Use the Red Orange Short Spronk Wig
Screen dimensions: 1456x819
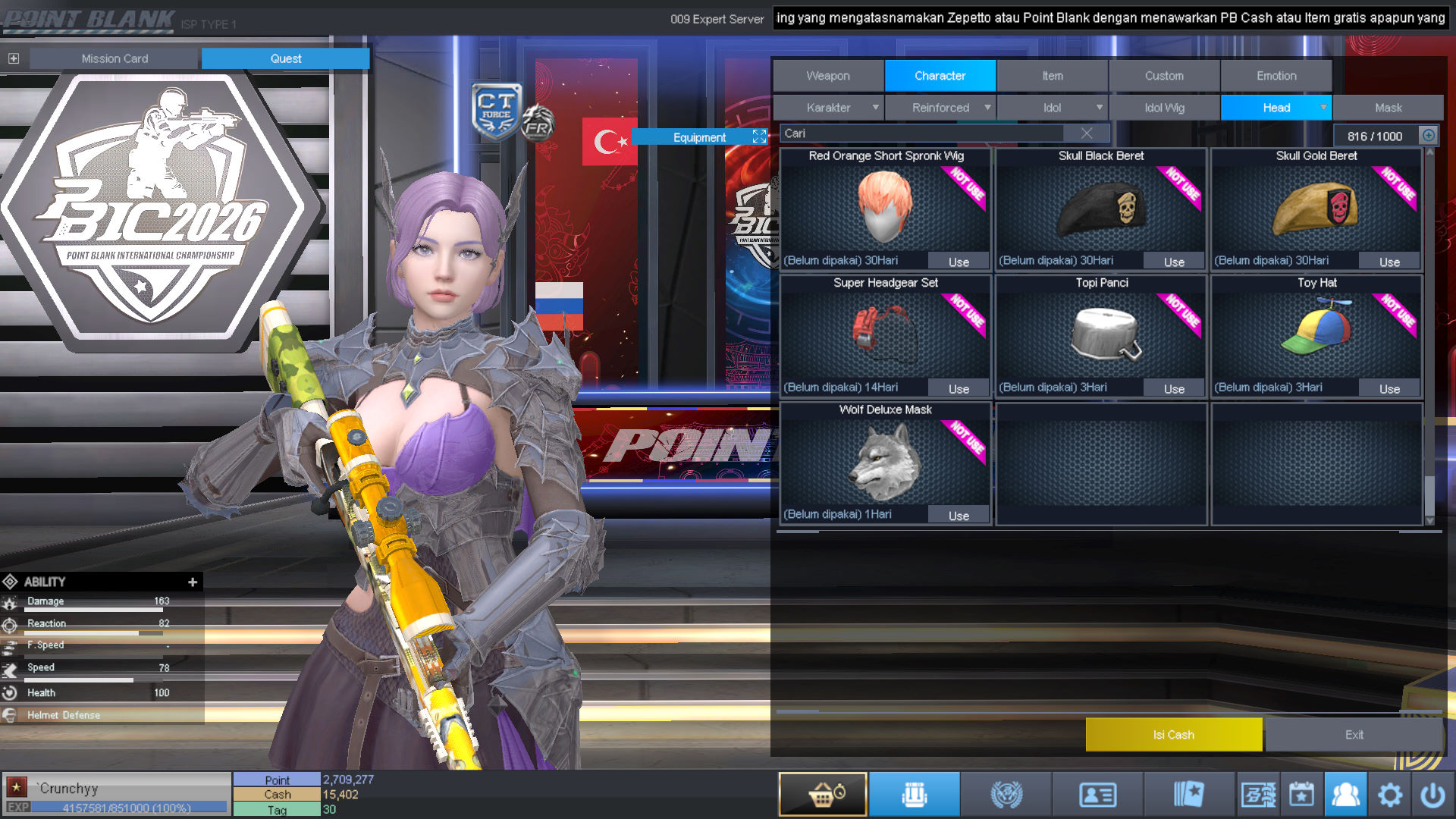point(959,262)
